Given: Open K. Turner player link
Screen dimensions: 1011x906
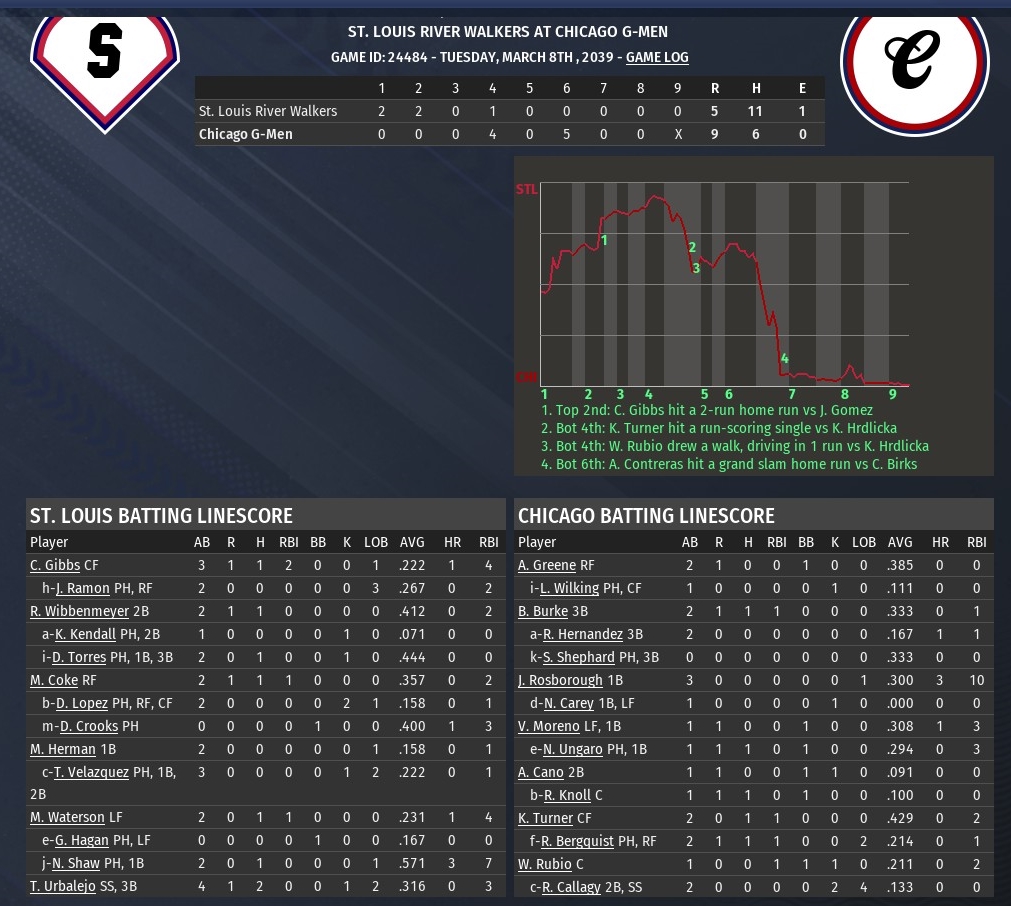Looking at the screenshot, I should pyautogui.click(x=544, y=818).
